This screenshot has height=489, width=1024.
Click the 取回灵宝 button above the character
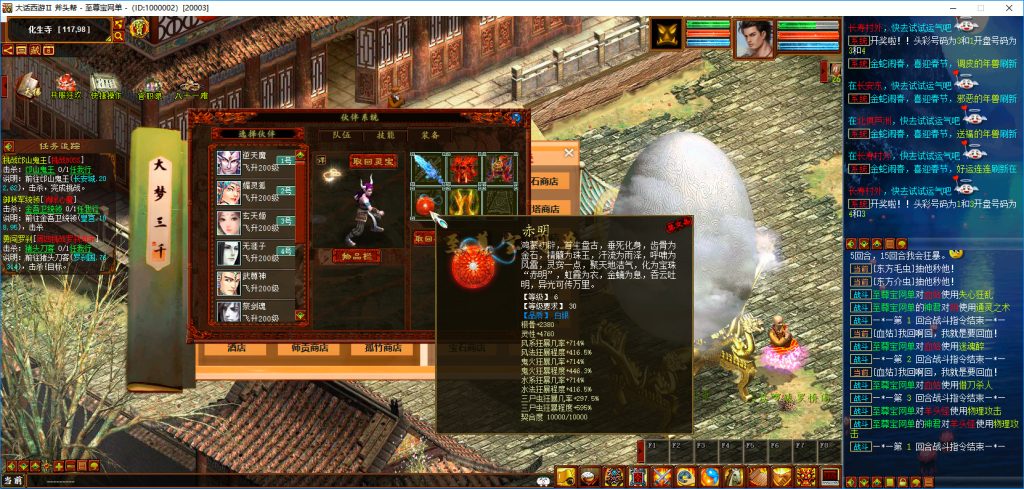coord(373,160)
